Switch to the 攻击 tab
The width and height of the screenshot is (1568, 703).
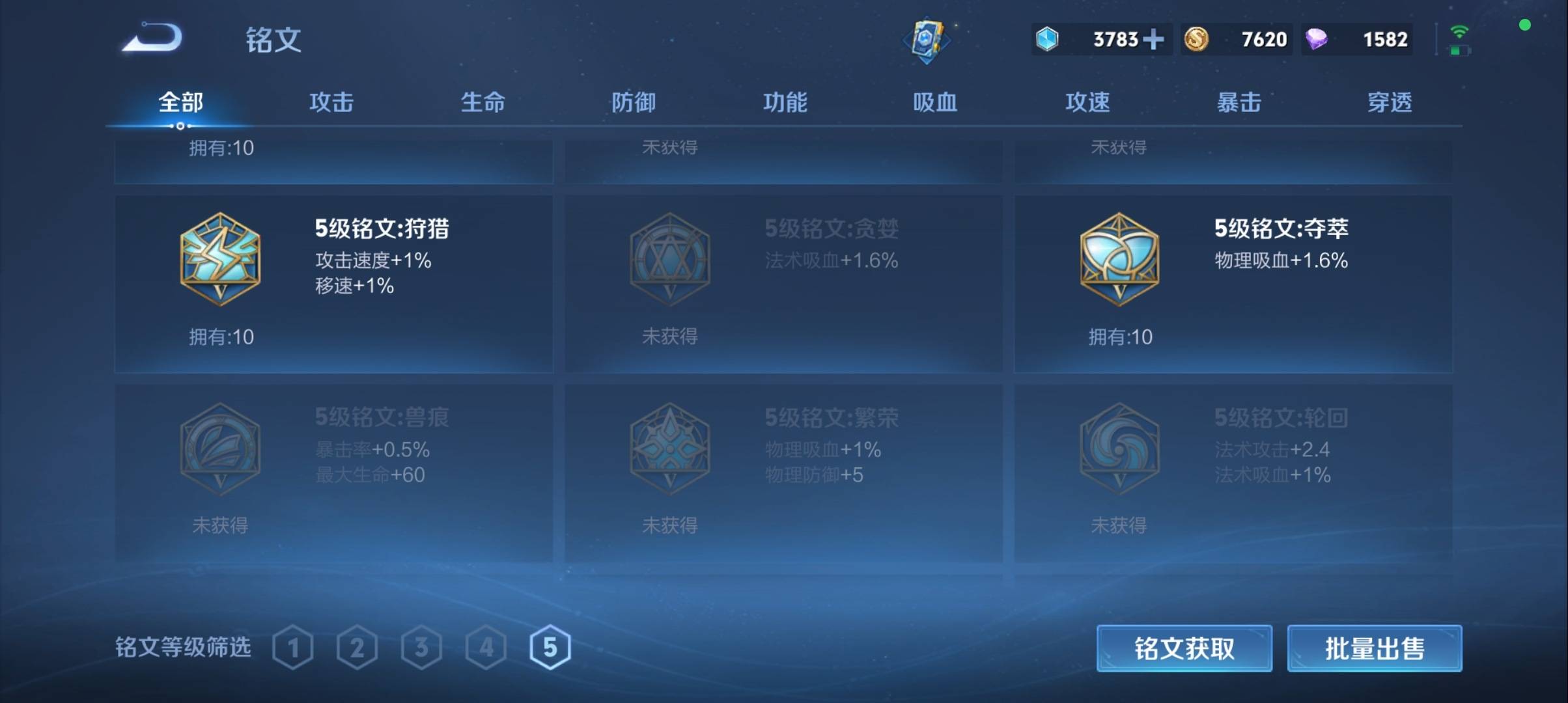click(331, 103)
